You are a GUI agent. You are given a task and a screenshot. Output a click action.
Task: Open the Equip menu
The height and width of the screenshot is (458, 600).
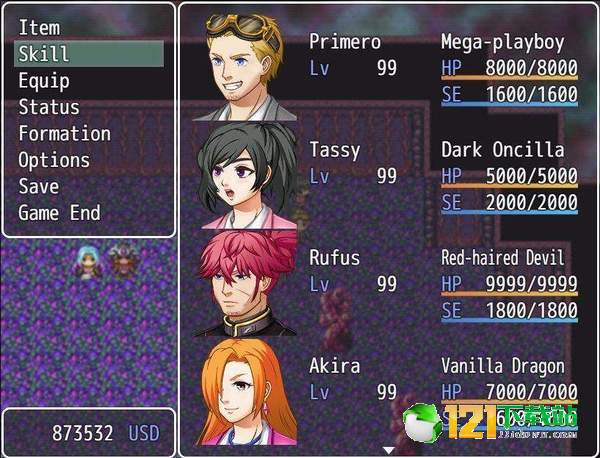[x=45, y=81]
